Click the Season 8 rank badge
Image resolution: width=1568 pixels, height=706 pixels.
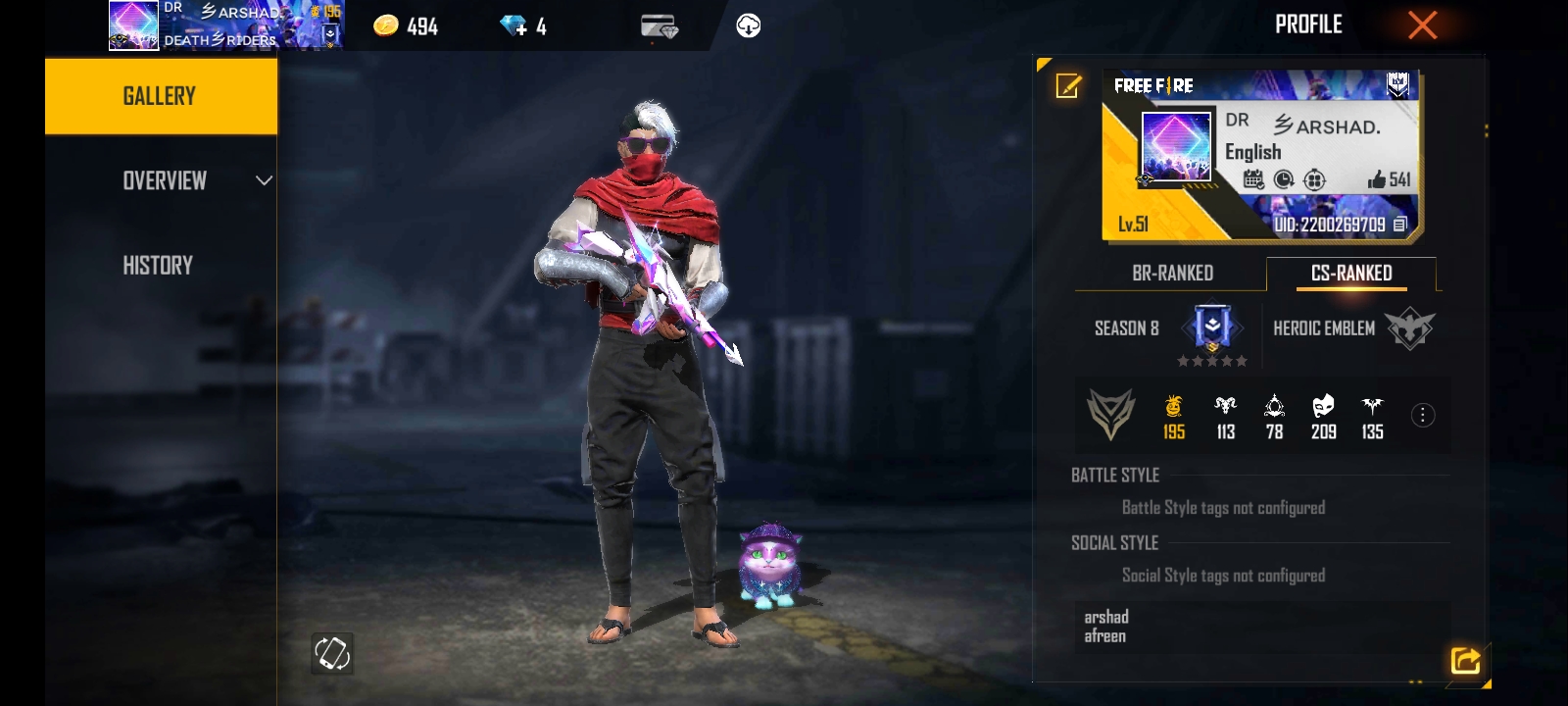[x=1212, y=328]
